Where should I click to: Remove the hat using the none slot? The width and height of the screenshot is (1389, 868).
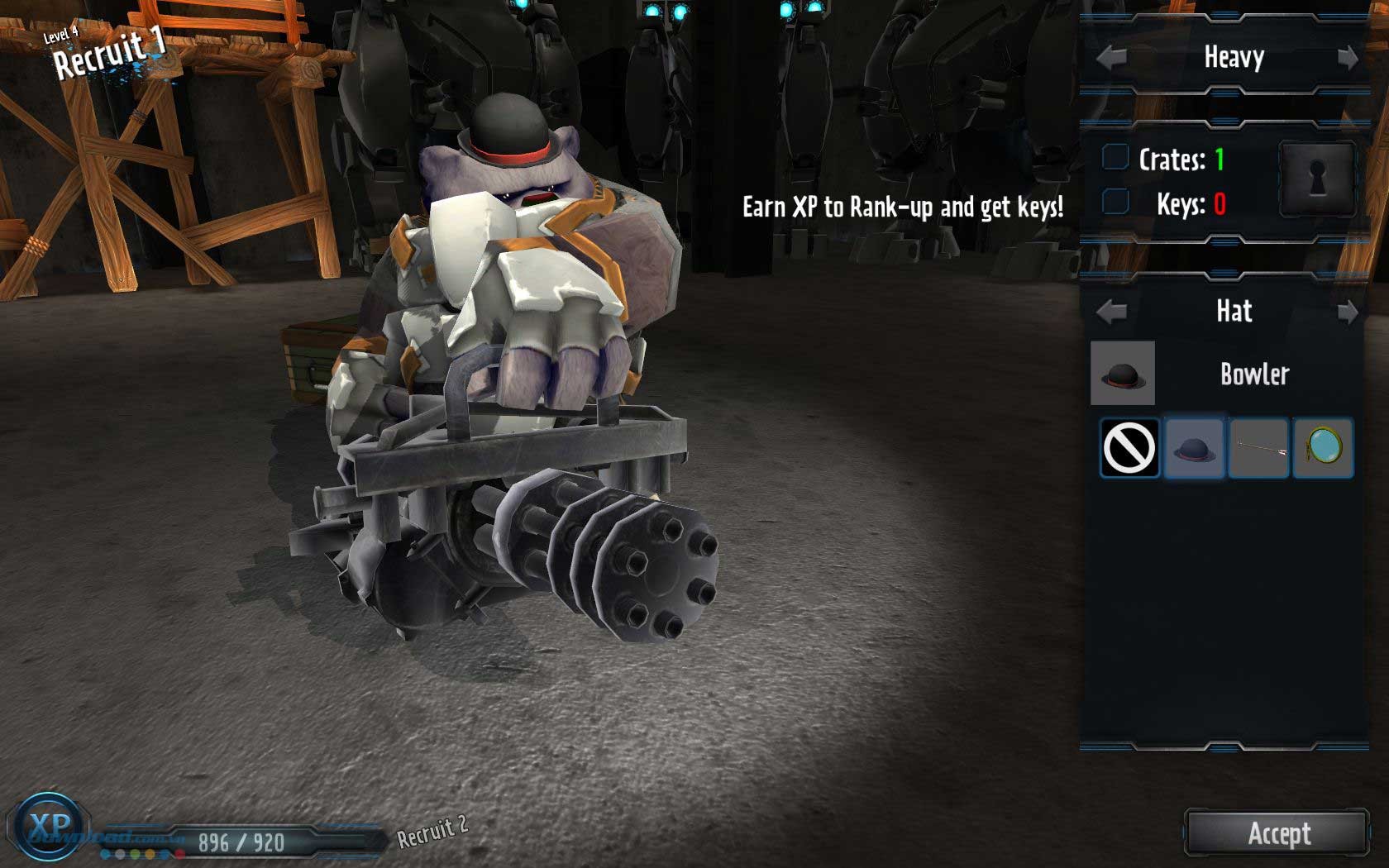1129,448
